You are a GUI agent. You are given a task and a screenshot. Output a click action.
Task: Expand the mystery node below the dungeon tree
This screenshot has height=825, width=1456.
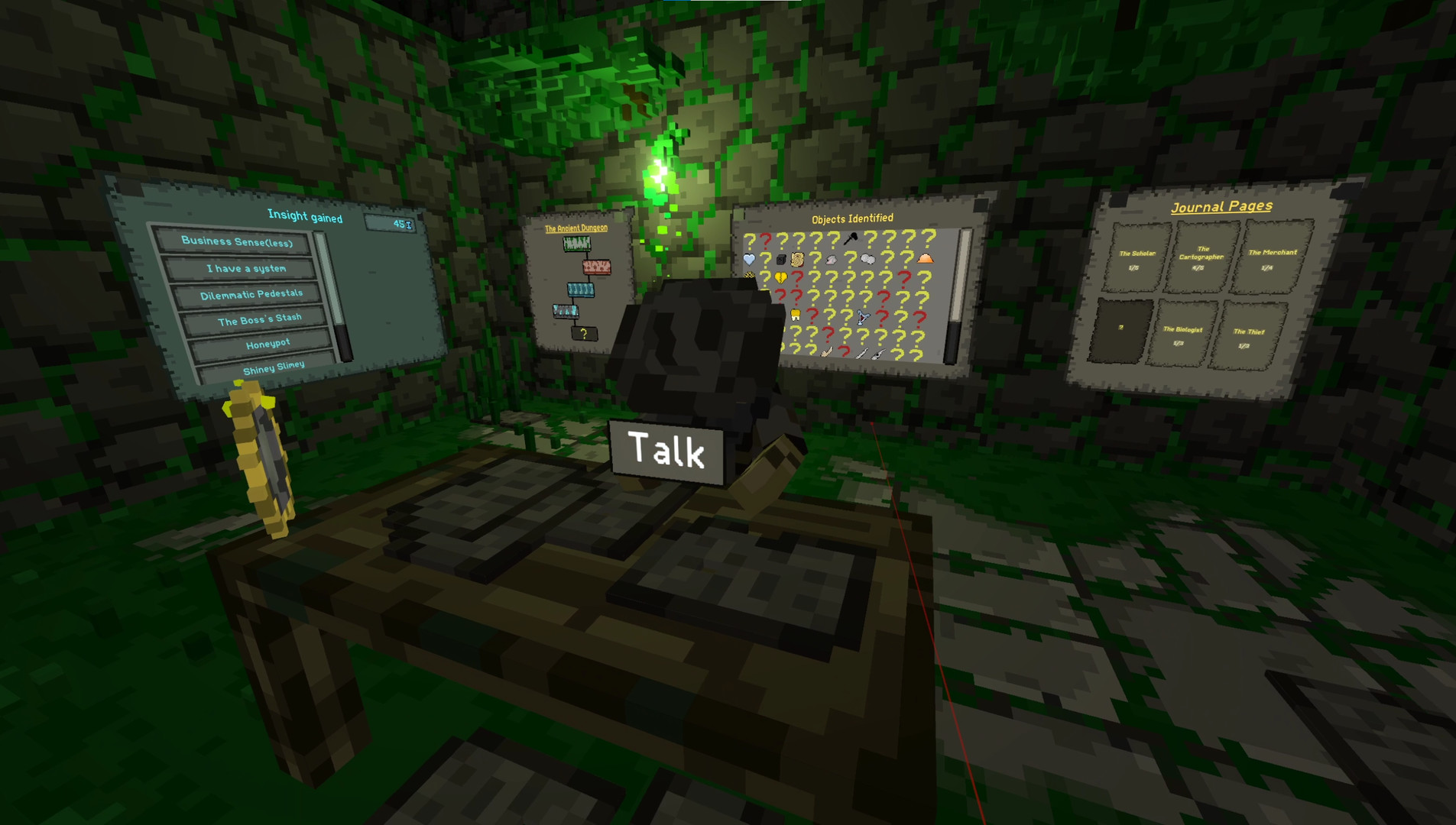[x=584, y=333]
